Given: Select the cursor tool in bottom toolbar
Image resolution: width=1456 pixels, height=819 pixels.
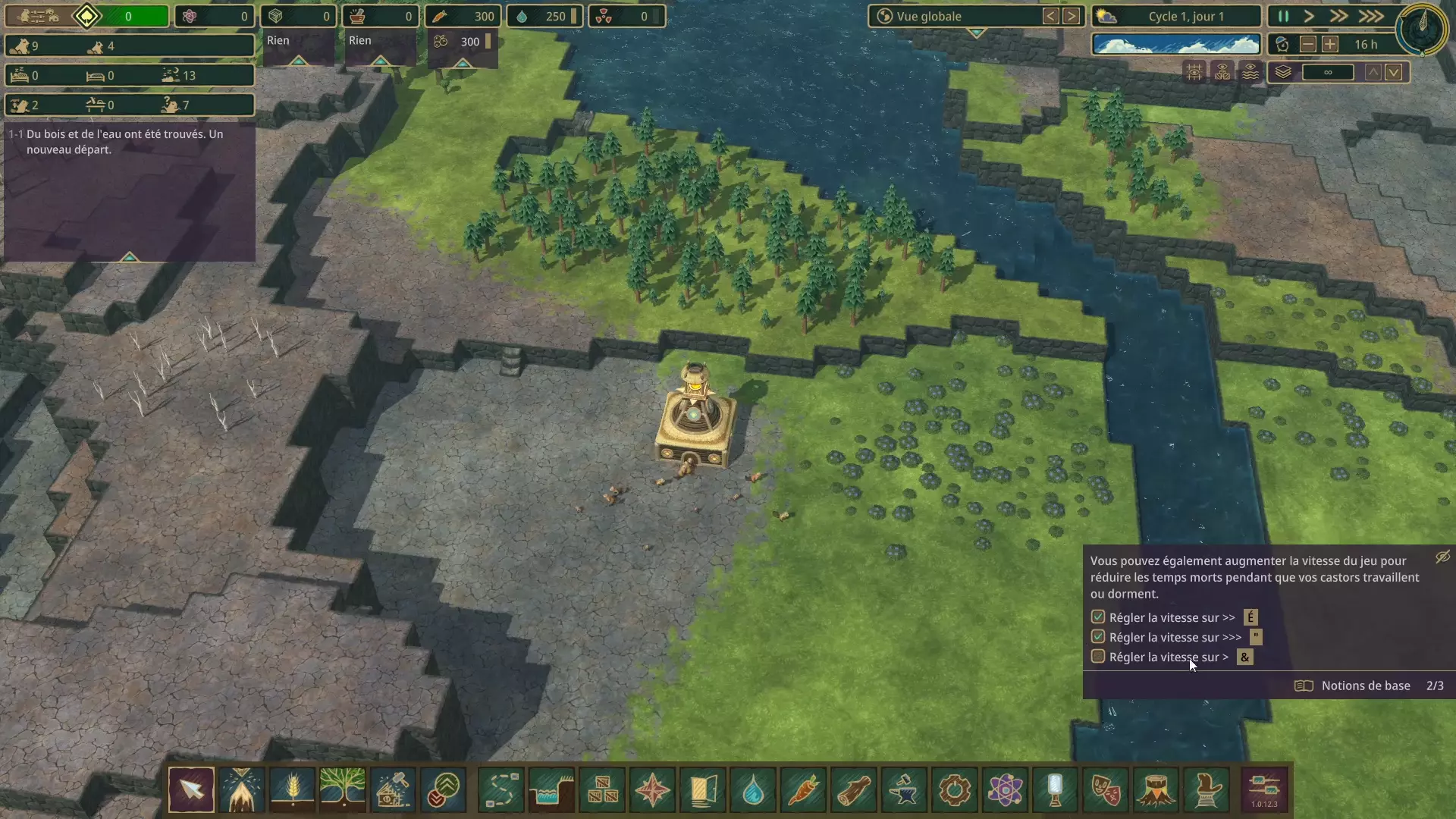Looking at the screenshot, I should [x=191, y=790].
